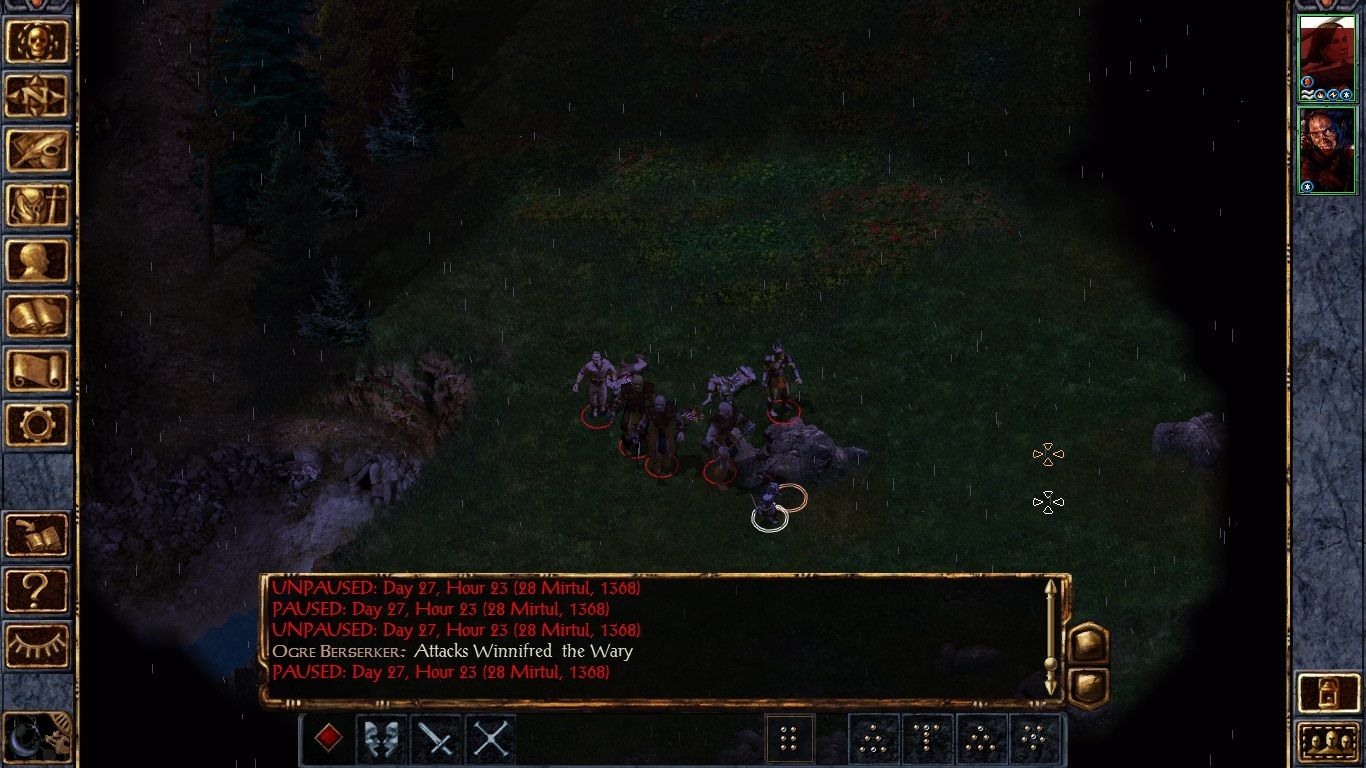The width and height of the screenshot is (1366, 768).
Task: Click the scroll-up arrow of the message log
Action: tap(1050, 588)
